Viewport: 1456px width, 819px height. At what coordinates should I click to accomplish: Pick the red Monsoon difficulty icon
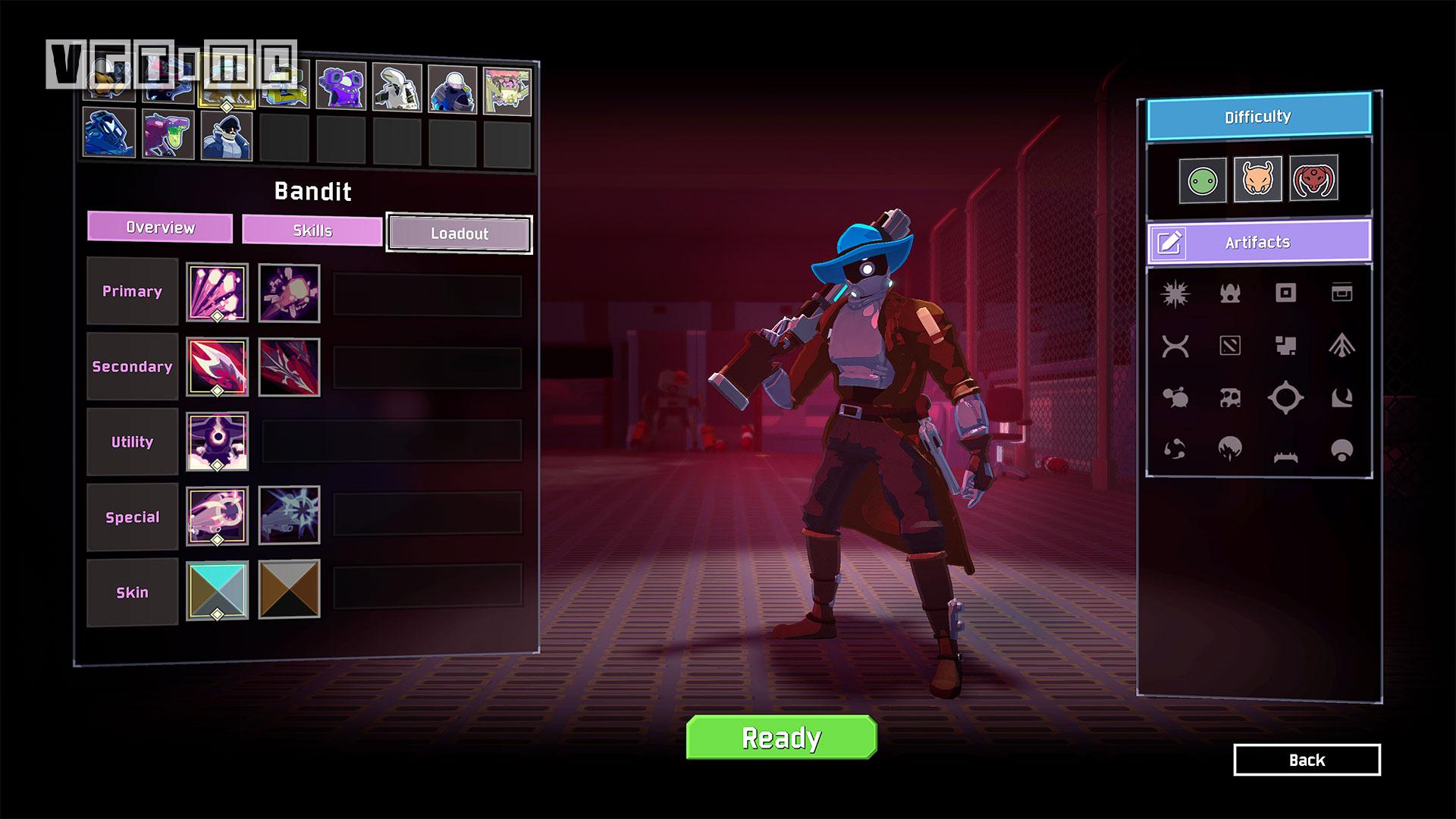coord(1313,179)
